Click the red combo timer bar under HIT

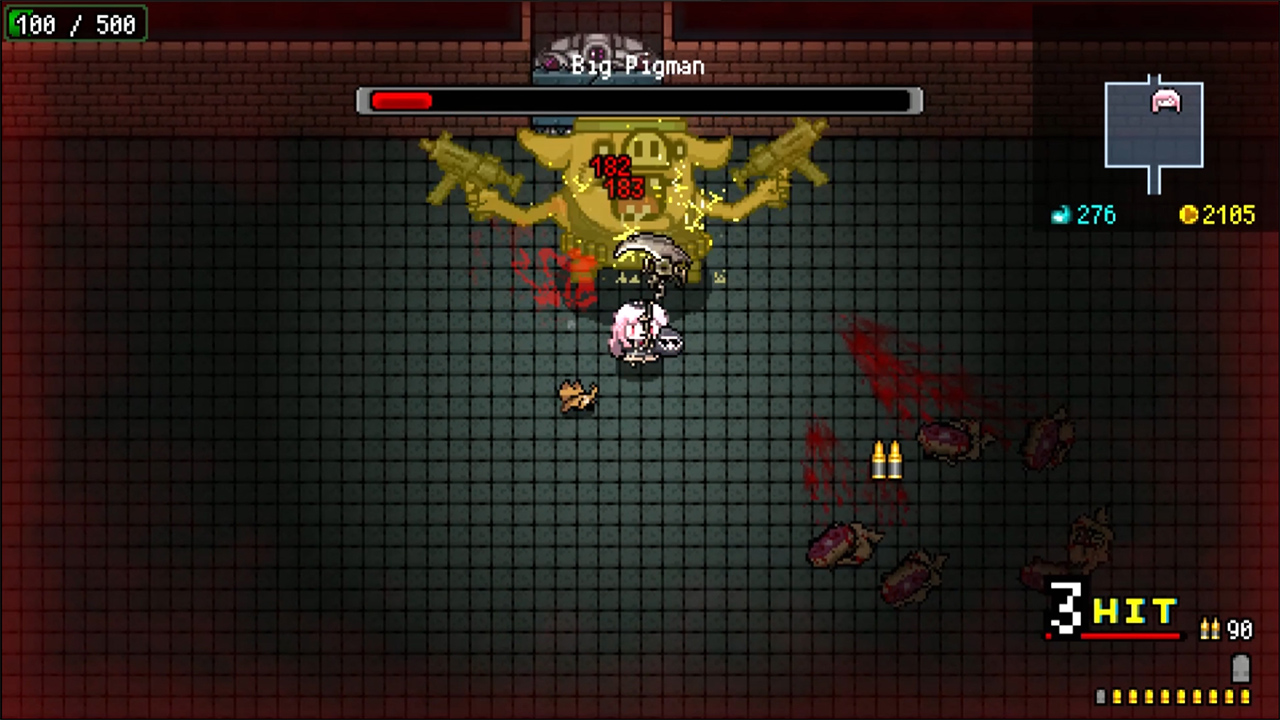1130,636
